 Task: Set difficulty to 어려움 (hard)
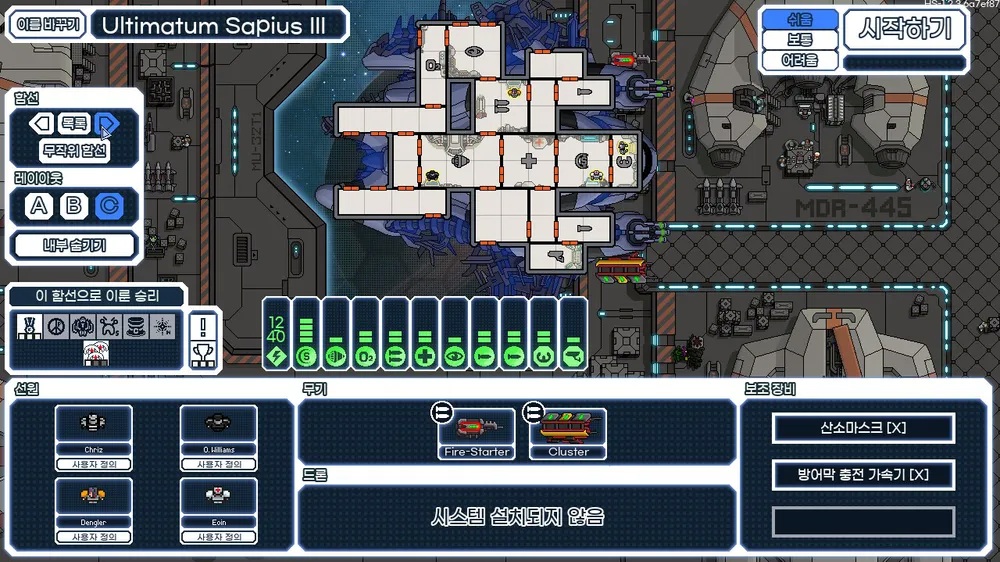[x=799, y=60]
